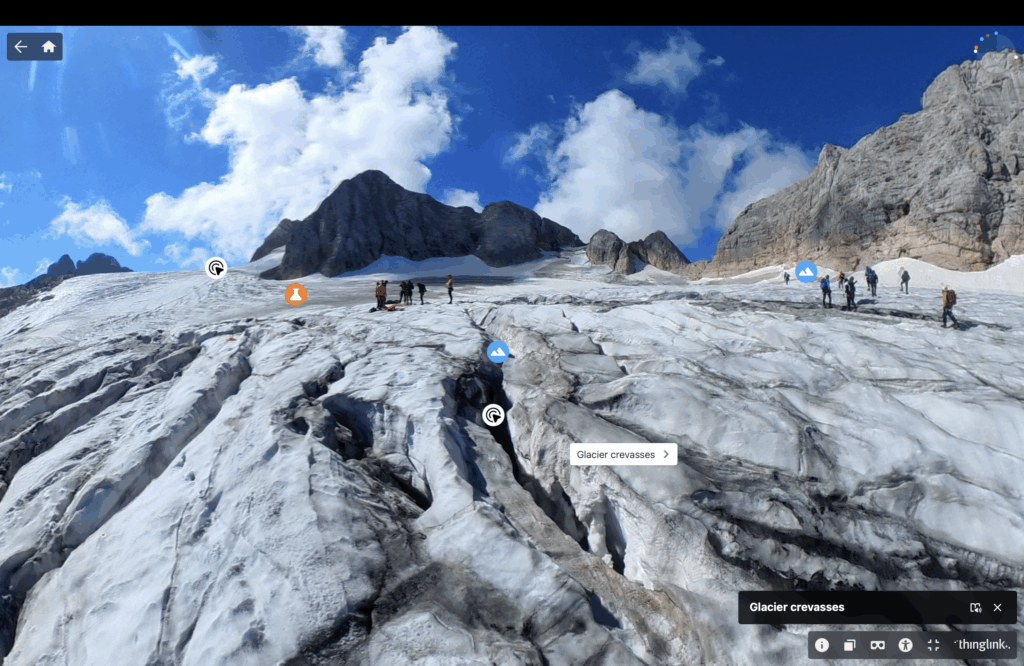Screen dimensions: 1024x666
Task: Open the stacked-squares scenes icon
Action: pos(850,645)
